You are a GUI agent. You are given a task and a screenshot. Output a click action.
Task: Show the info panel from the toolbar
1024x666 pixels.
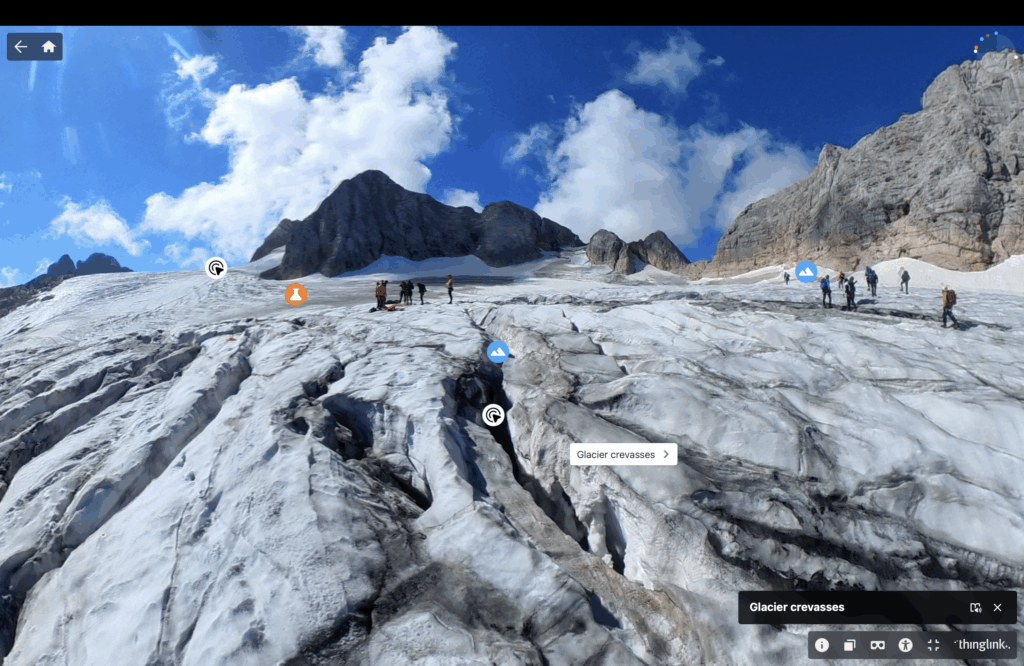[x=822, y=645]
